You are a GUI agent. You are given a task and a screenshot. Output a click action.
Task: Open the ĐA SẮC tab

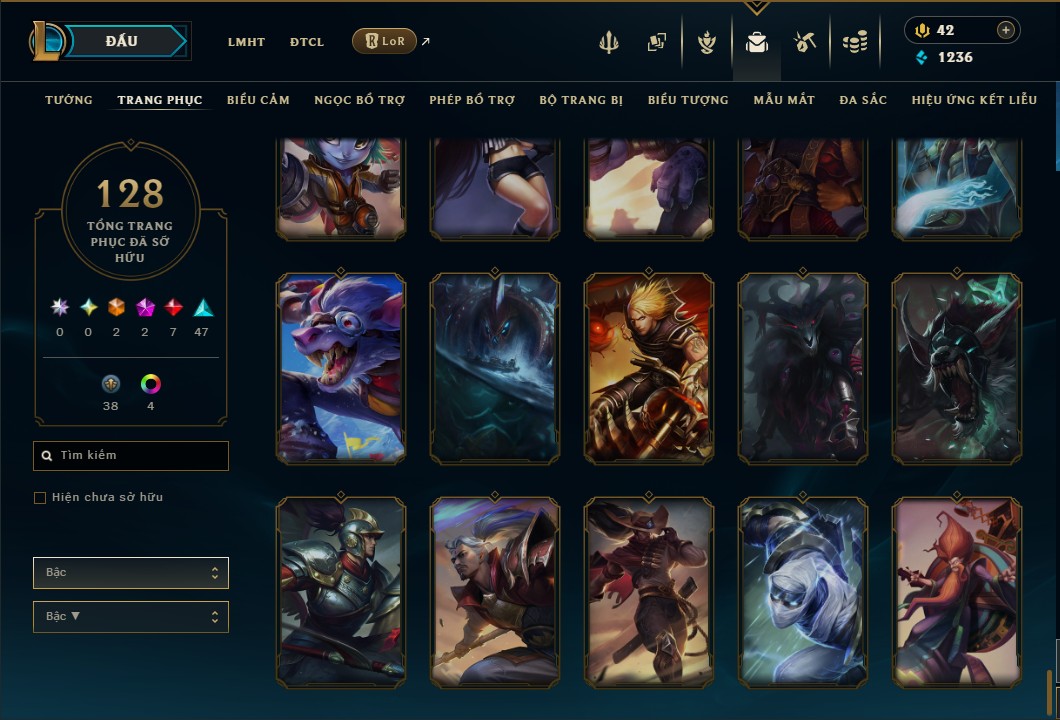tap(863, 100)
